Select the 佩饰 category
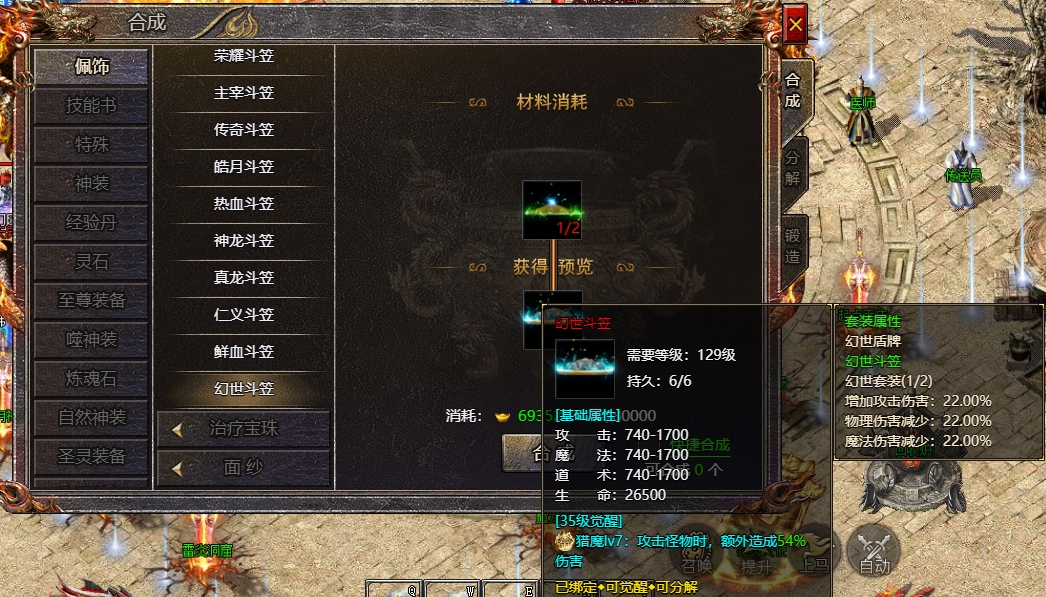 [92, 67]
